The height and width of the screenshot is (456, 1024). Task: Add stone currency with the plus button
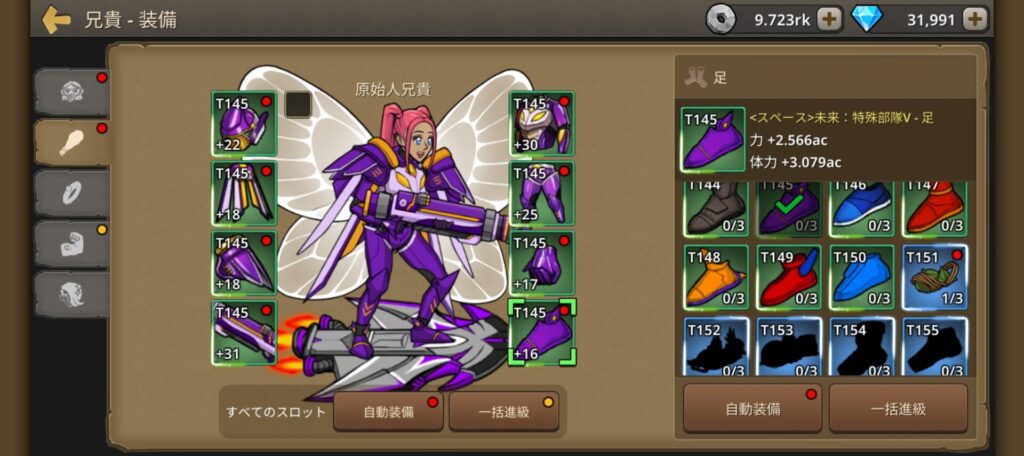(x=829, y=19)
